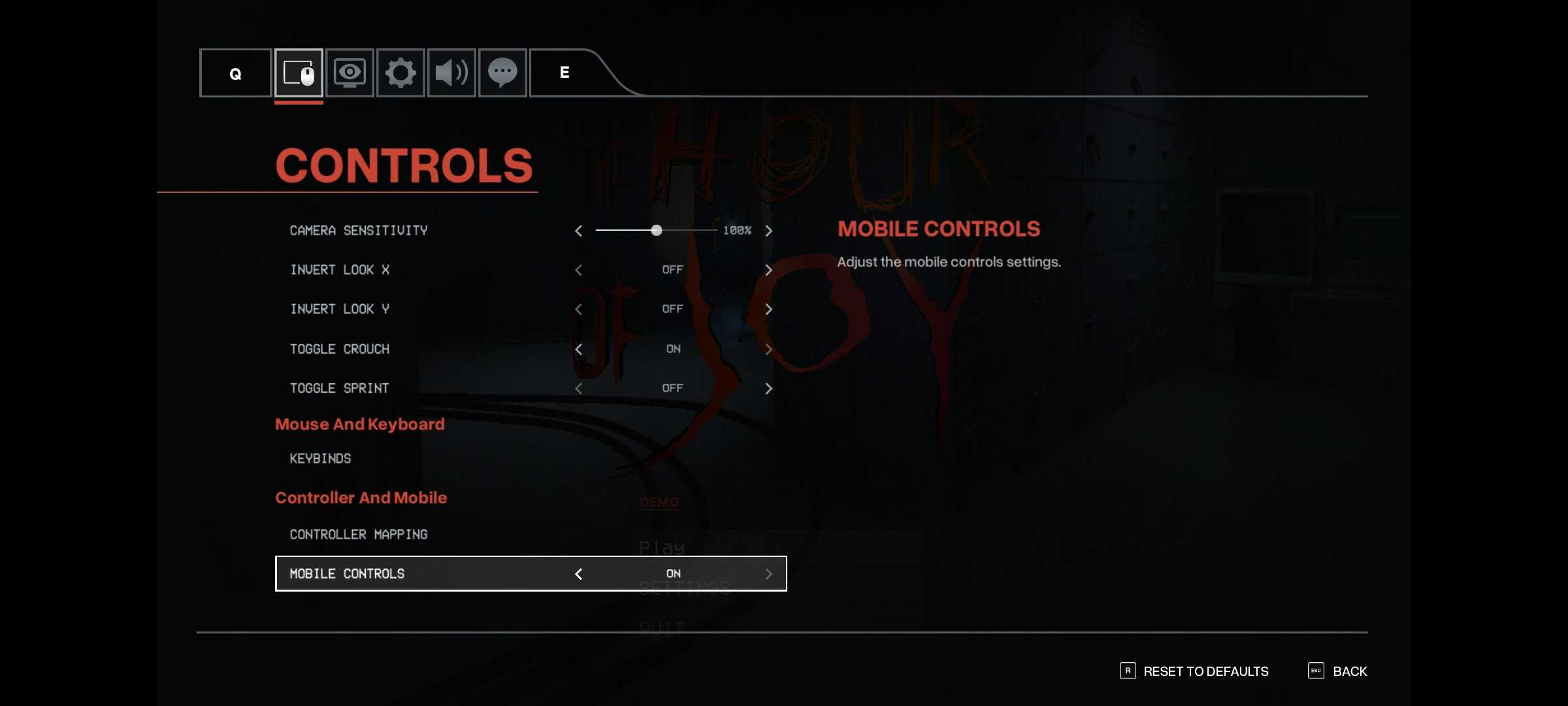1568x706 pixels.
Task: Select the Invert Look X row label
Action: tap(340, 270)
